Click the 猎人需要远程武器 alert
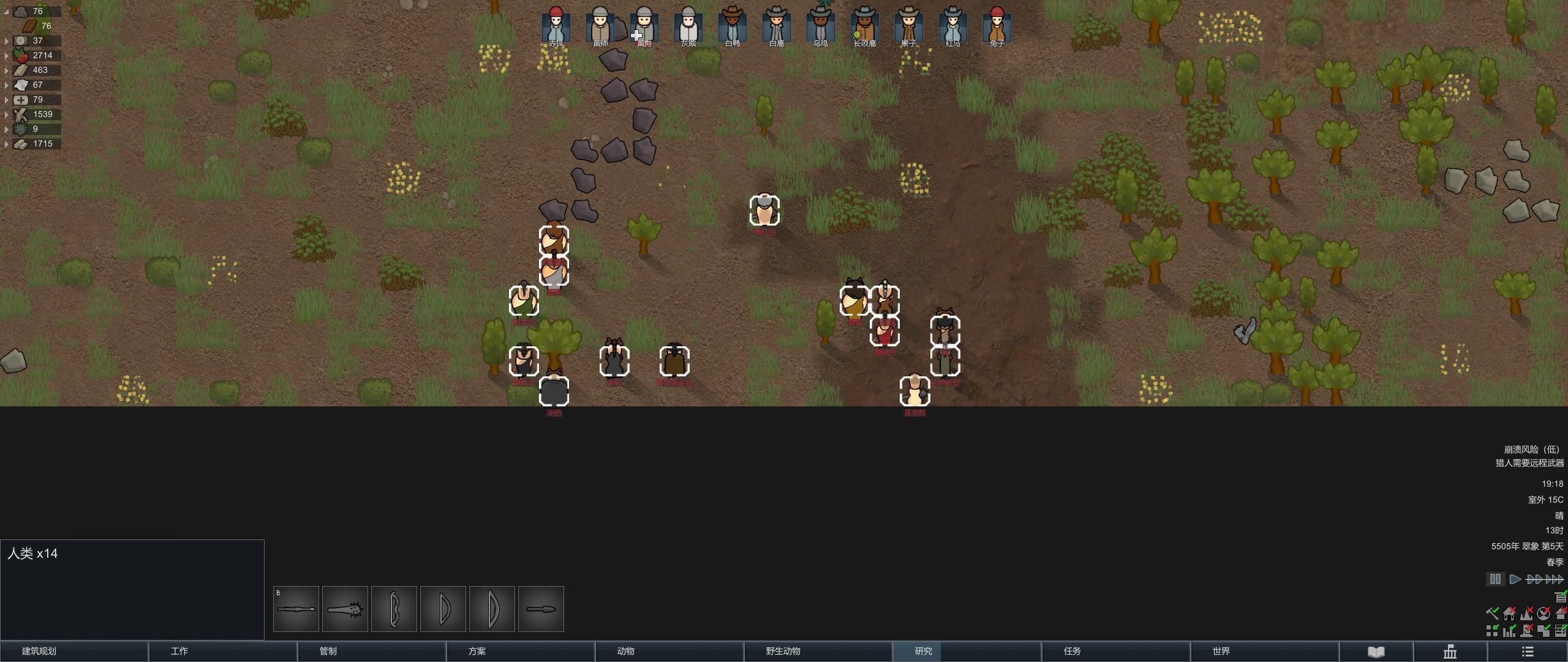This screenshot has width=1568, height=662. coord(1529,463)
